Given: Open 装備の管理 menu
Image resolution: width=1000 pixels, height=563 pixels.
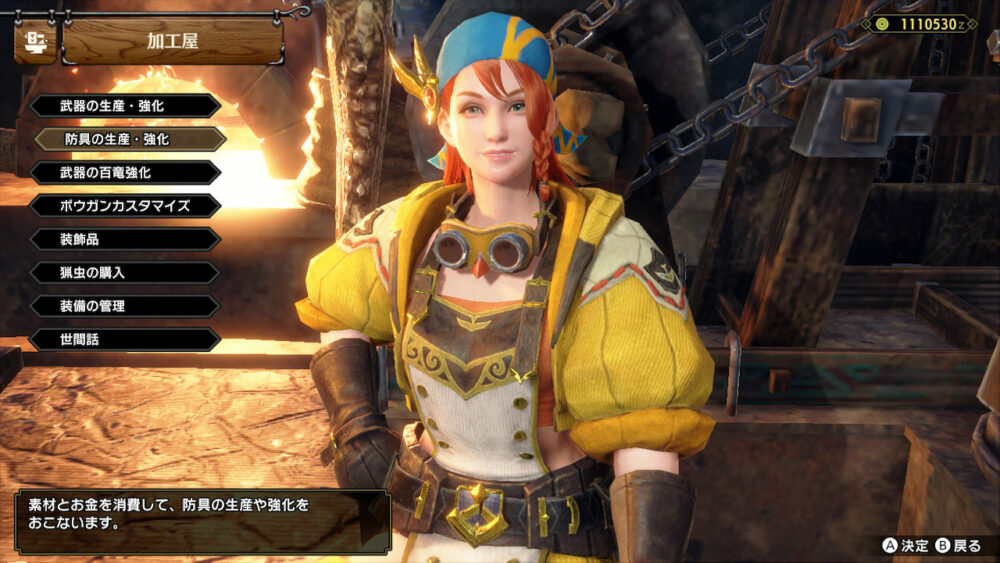Looking at the screenshot, I should coord(124,306).
